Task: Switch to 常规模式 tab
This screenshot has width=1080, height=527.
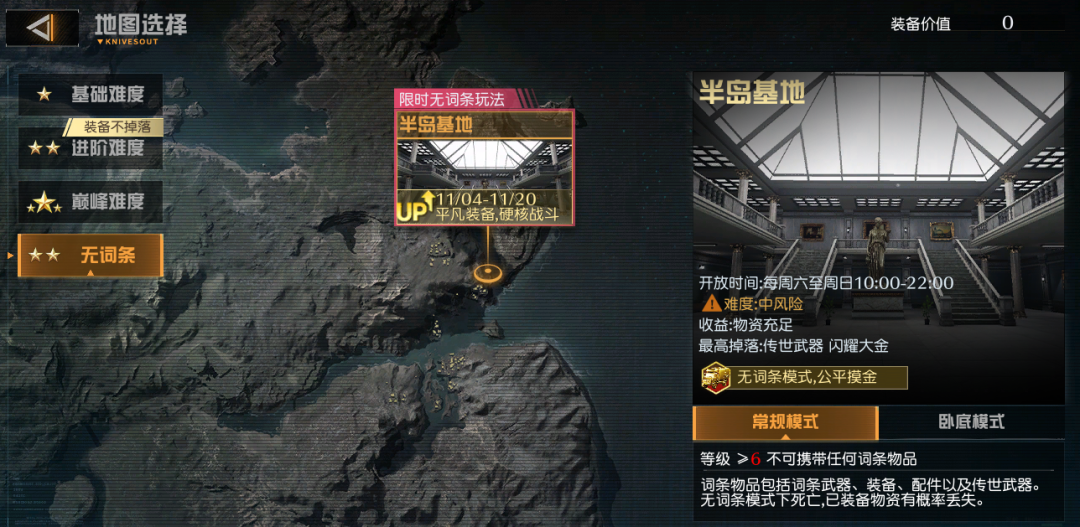Action: point(785,422)
